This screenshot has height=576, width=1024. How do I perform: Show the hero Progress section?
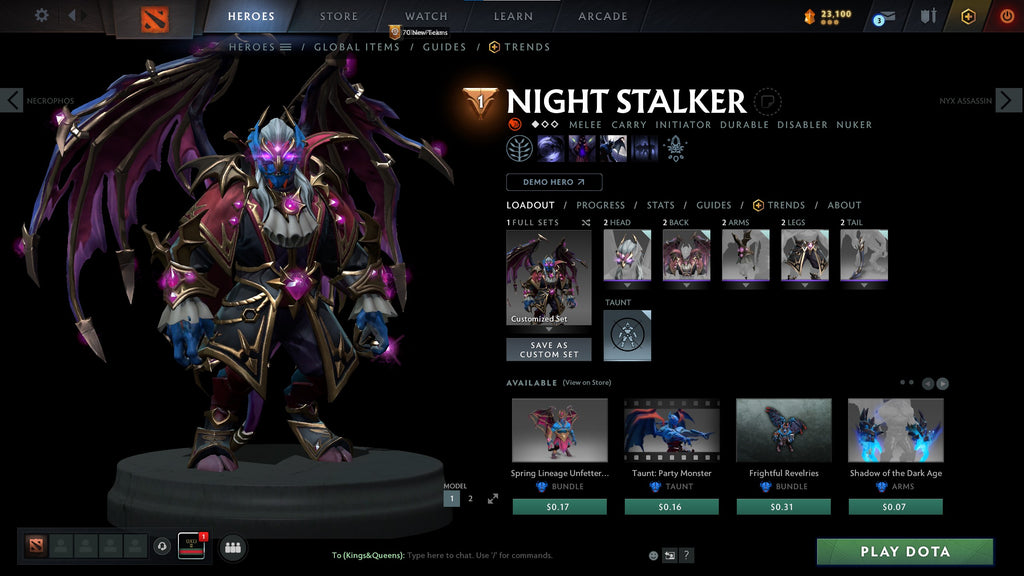(600, 205)
